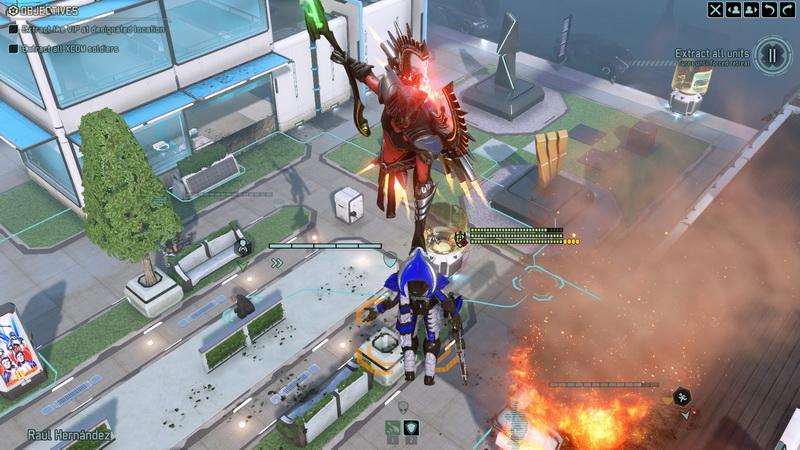Viewport: 800px width, 450px height.
Task: Select the 'Extract the VIP' objective entry
Action: click(x=88, y=29)
